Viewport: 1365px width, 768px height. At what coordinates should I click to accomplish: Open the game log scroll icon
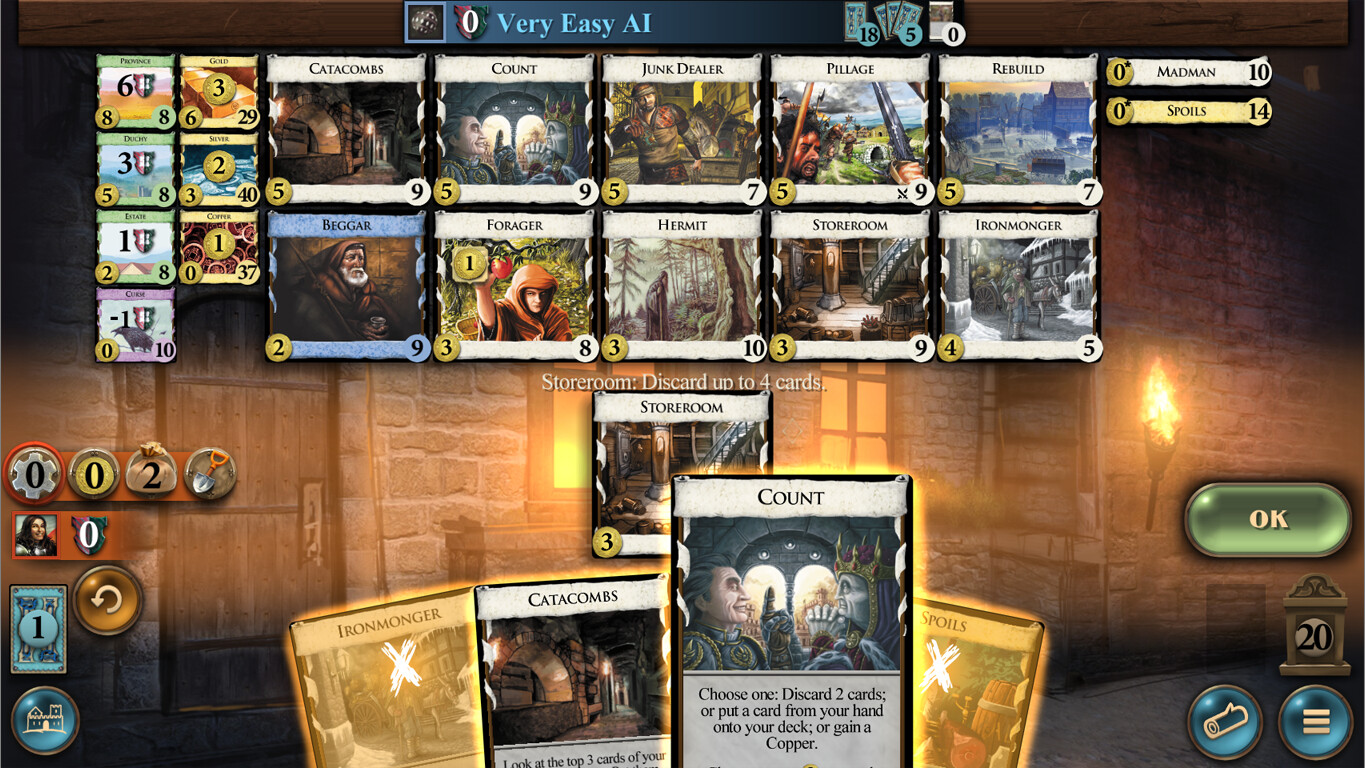(1225, 722)
